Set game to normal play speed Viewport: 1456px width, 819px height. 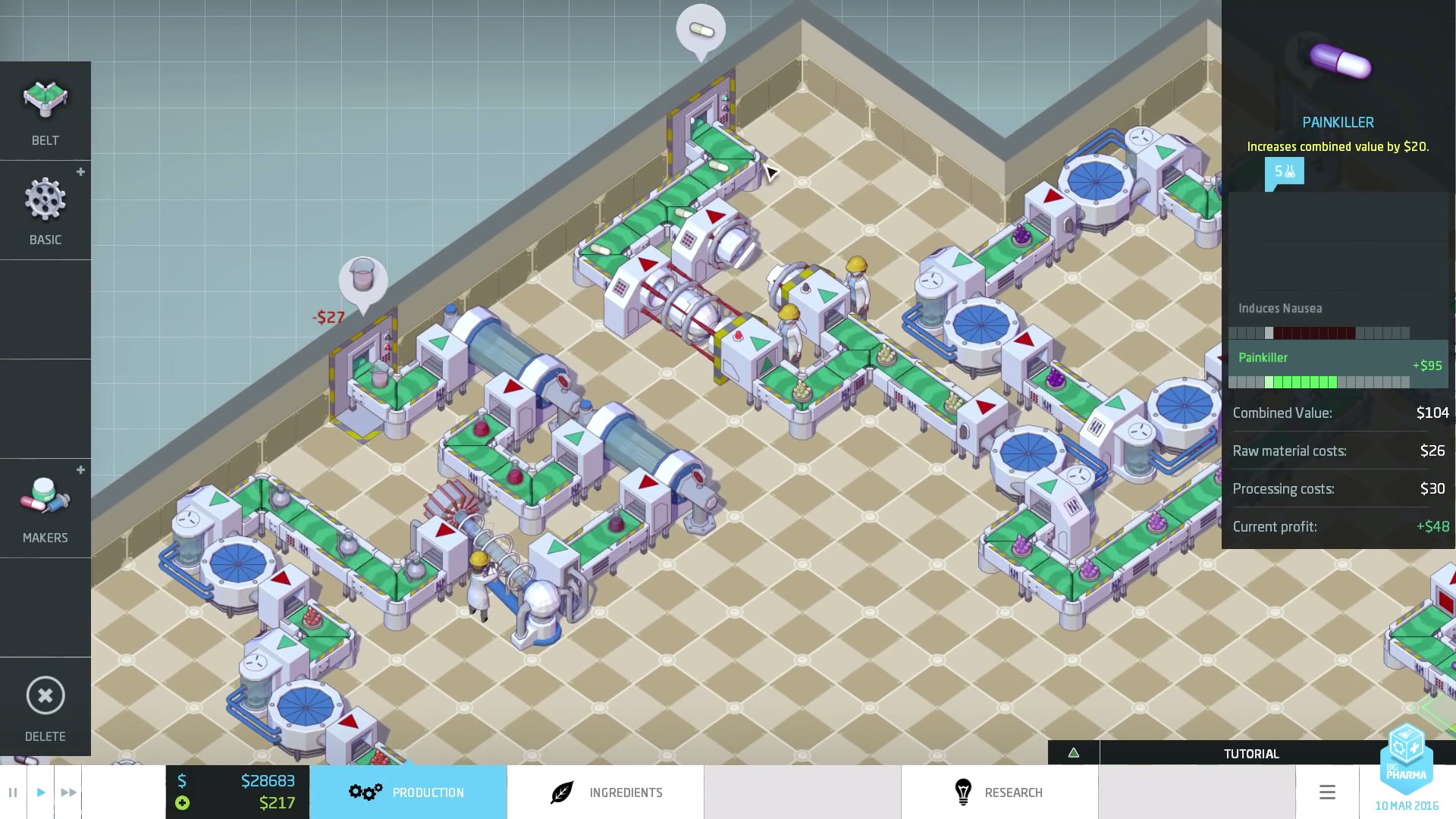pyautogui.click(x=41, y=792)
